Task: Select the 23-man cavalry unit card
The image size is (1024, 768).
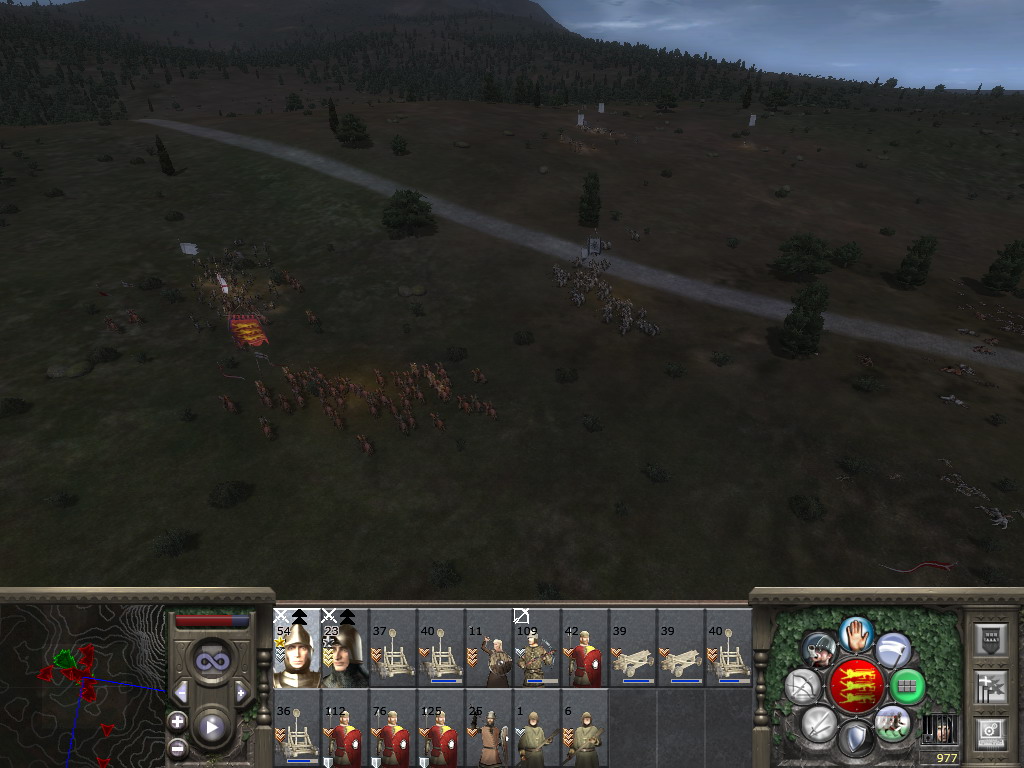Action: tap(345, 648)
